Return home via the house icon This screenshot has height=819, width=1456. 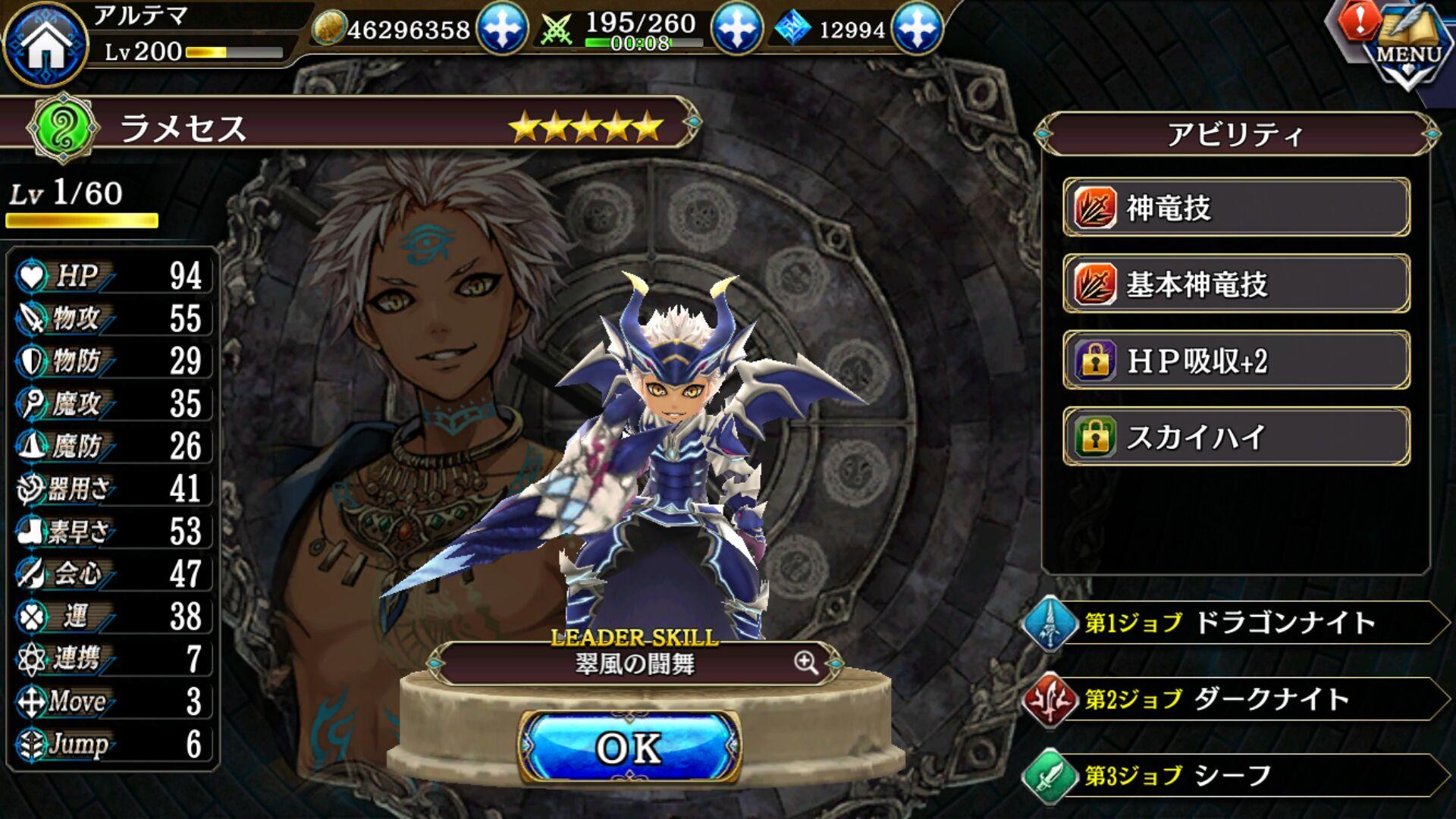point(44,43)
